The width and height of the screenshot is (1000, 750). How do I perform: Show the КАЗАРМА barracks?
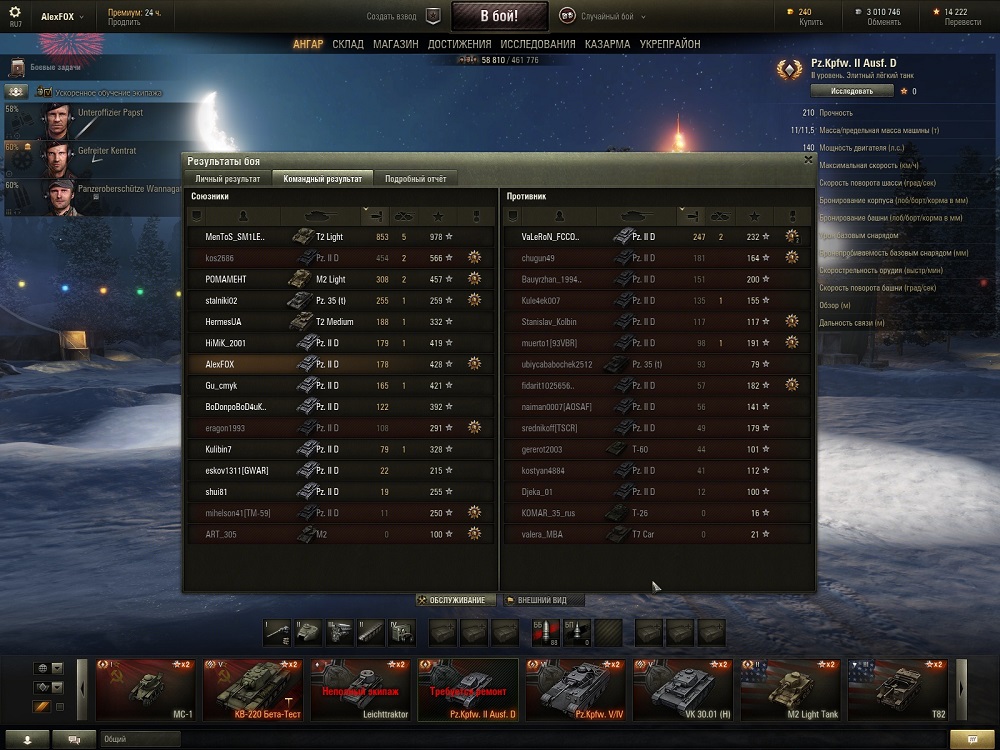607,44
